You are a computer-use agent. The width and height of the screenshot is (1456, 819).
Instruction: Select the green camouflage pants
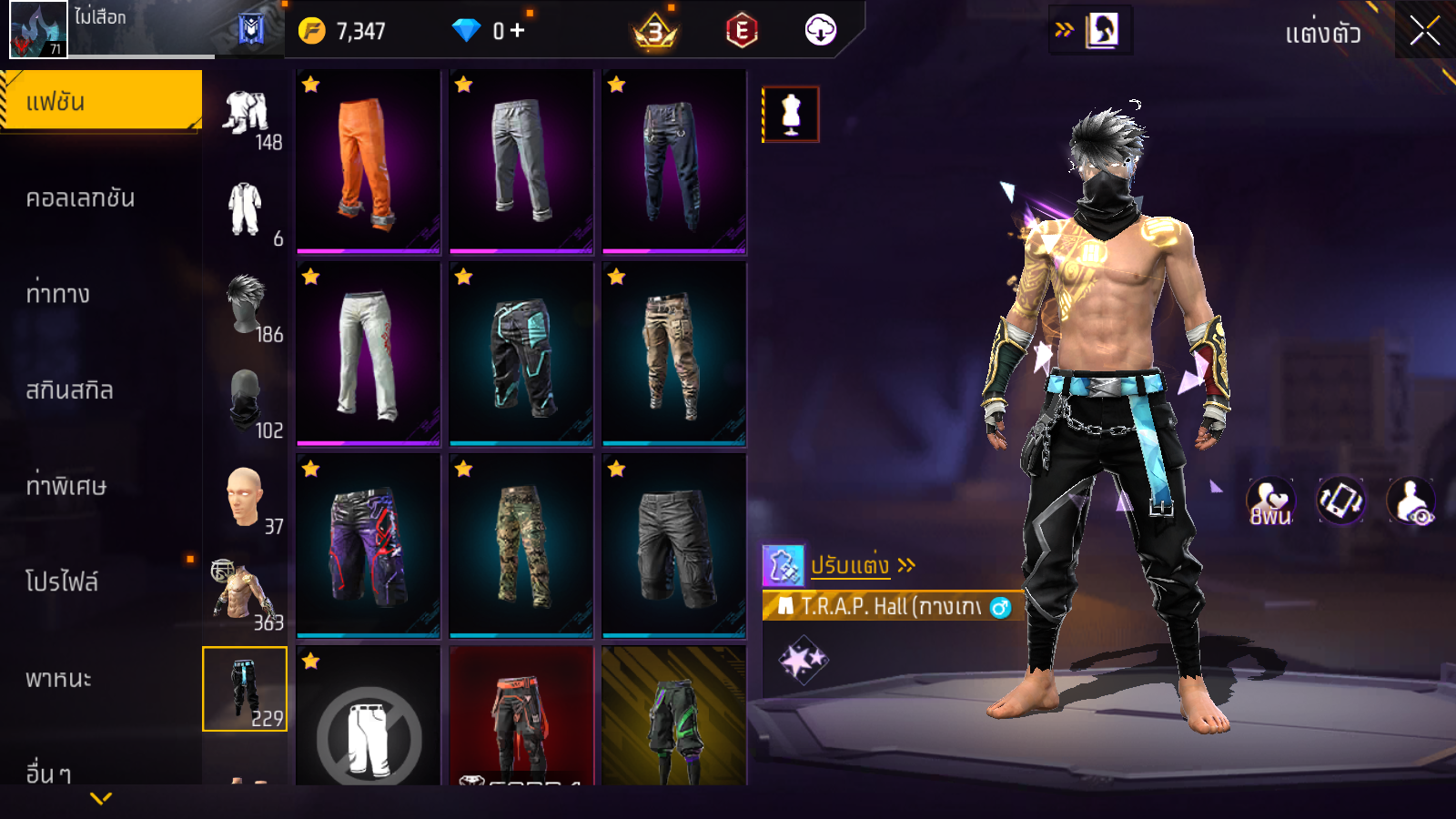pyautogui.click(x=521, y=546)
